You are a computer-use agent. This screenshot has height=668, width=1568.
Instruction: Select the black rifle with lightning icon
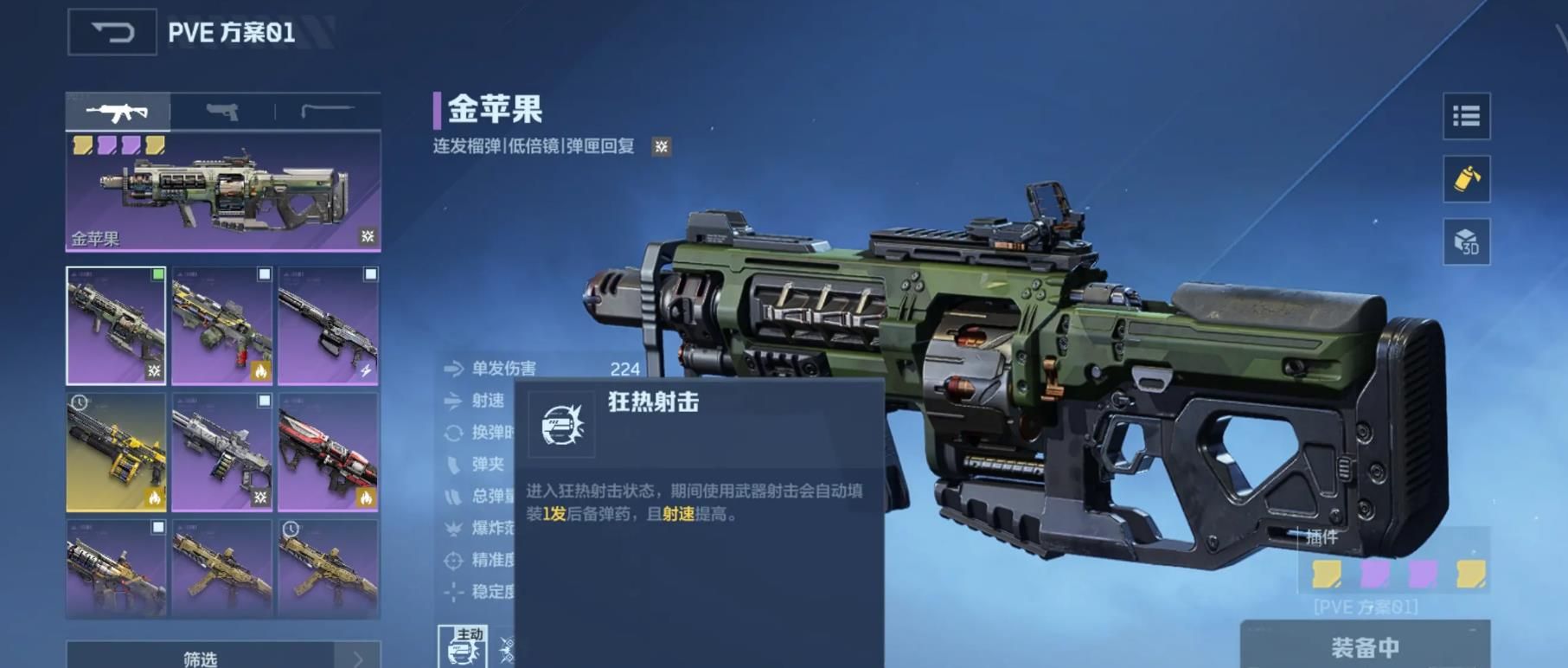pos(328,325)
